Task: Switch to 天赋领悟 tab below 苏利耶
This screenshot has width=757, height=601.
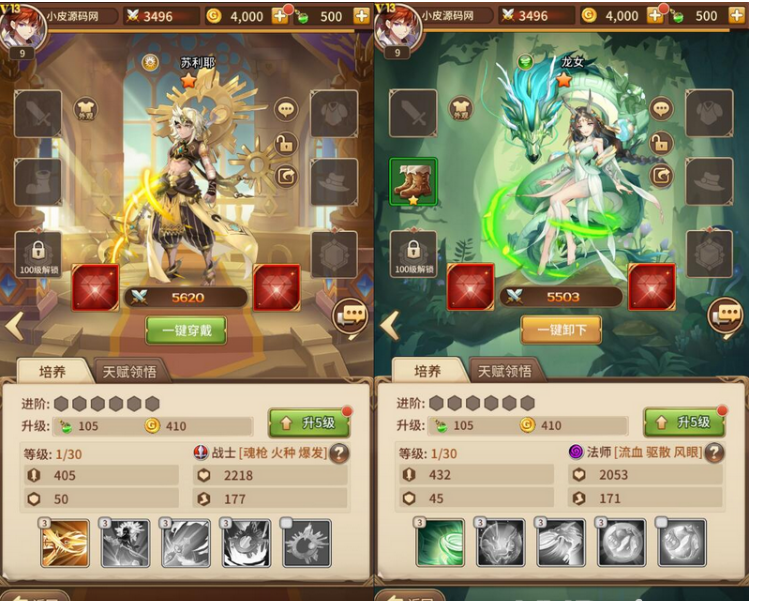Action: [129, 371]
